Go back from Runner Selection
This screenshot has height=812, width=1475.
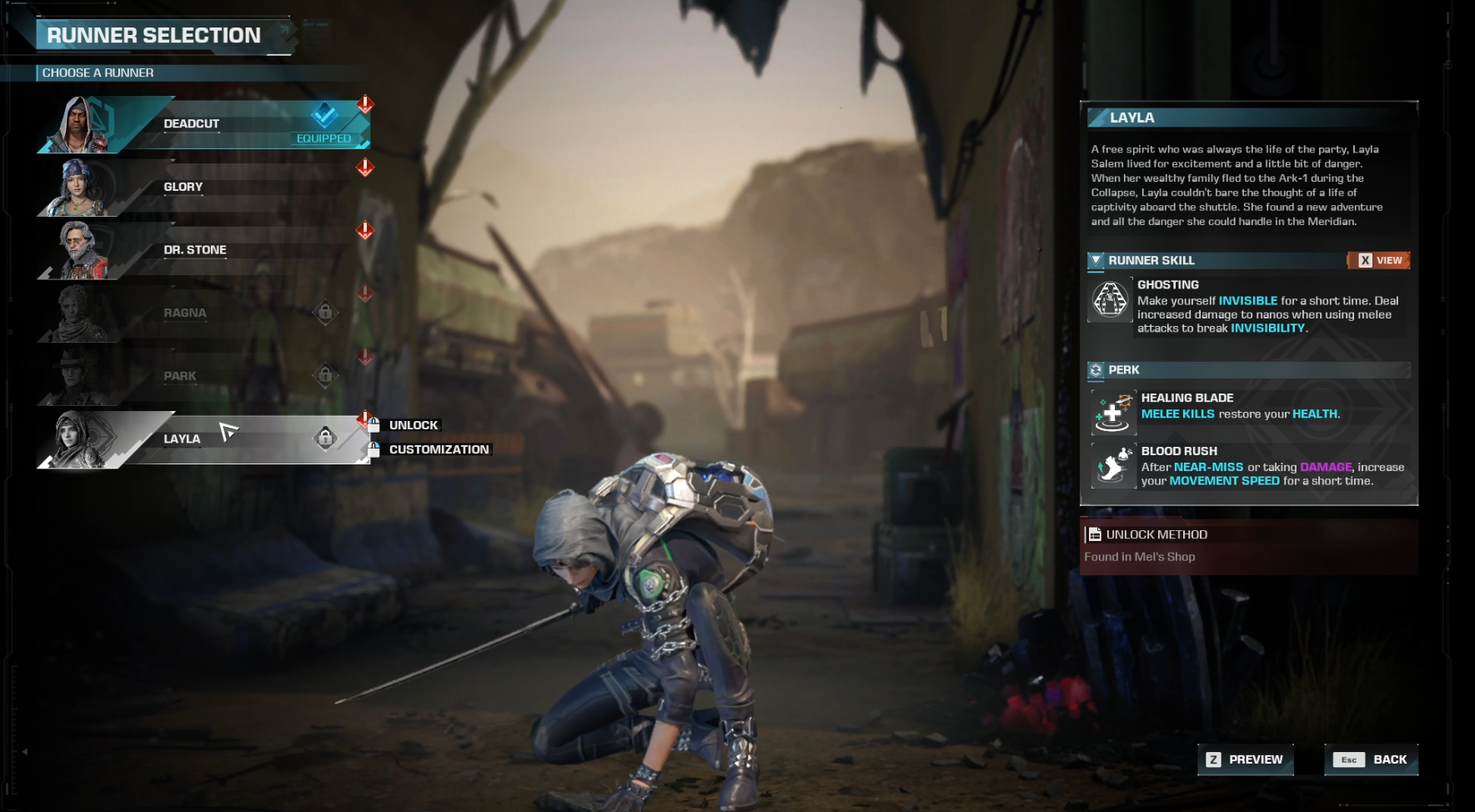pyautogui.click(x=1371, y=759)
